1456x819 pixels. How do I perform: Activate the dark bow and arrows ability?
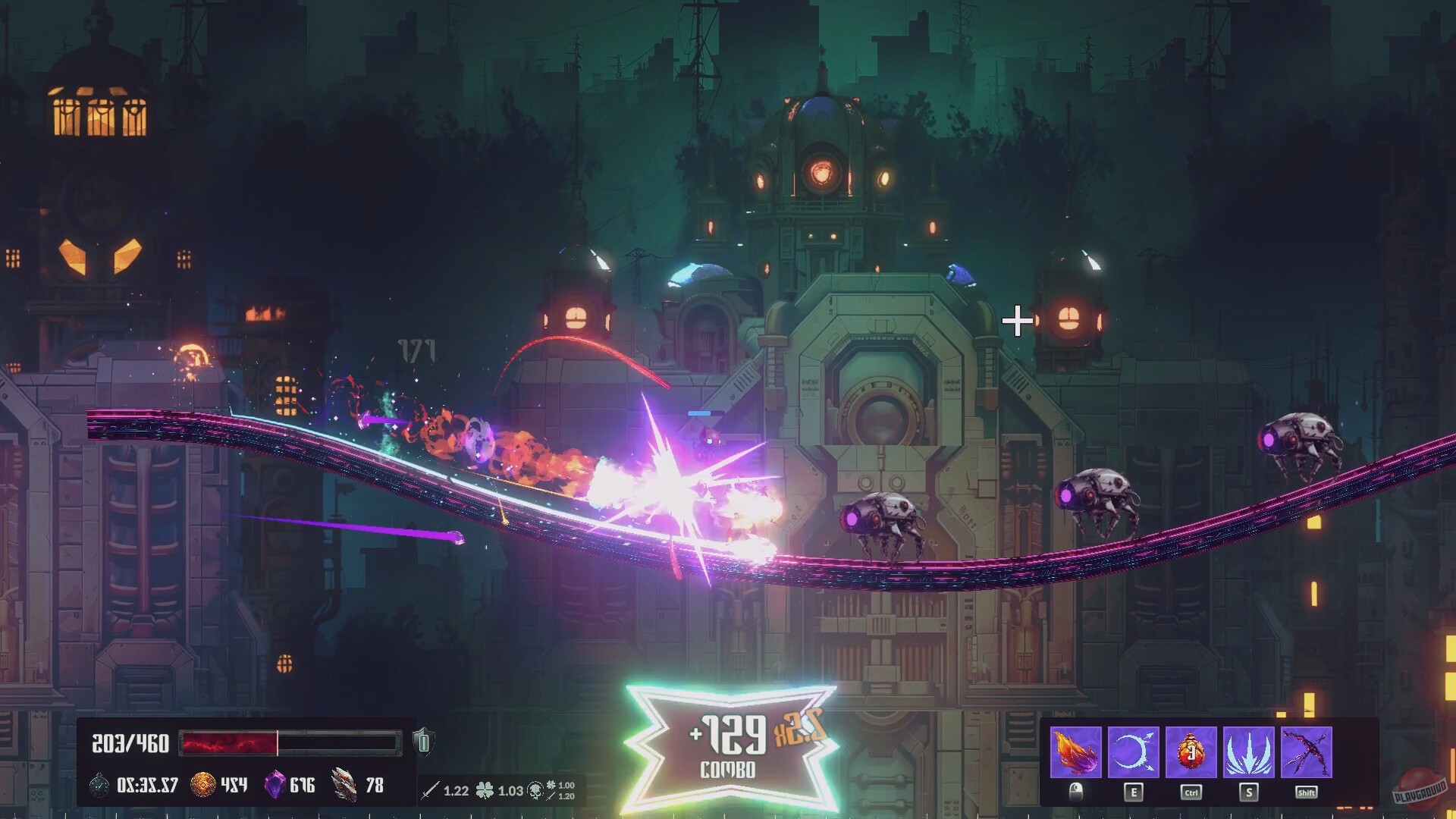click(1306, 752)
